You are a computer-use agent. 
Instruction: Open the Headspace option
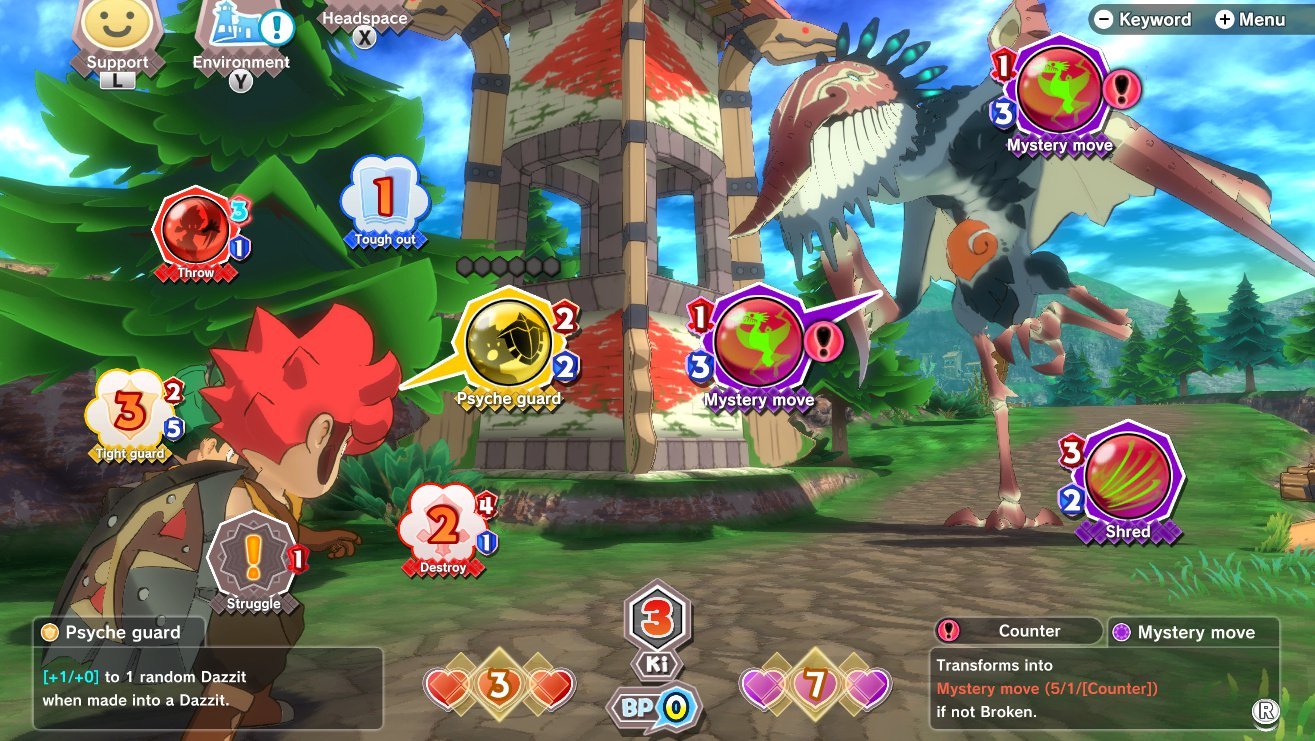point(364,19)
